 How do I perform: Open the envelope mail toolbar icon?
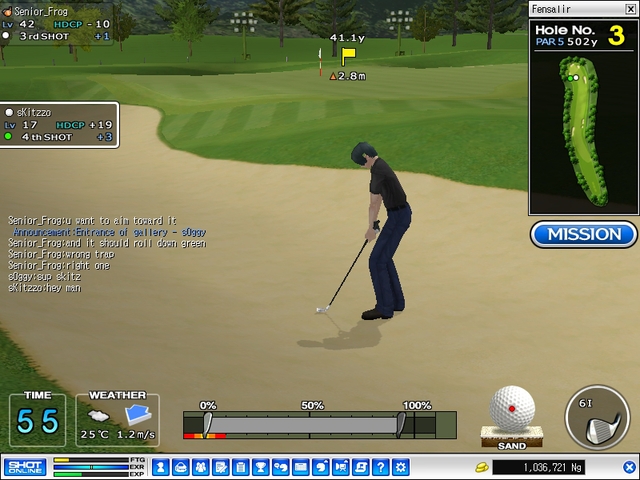pyautogui.click(x=300, y=467)
